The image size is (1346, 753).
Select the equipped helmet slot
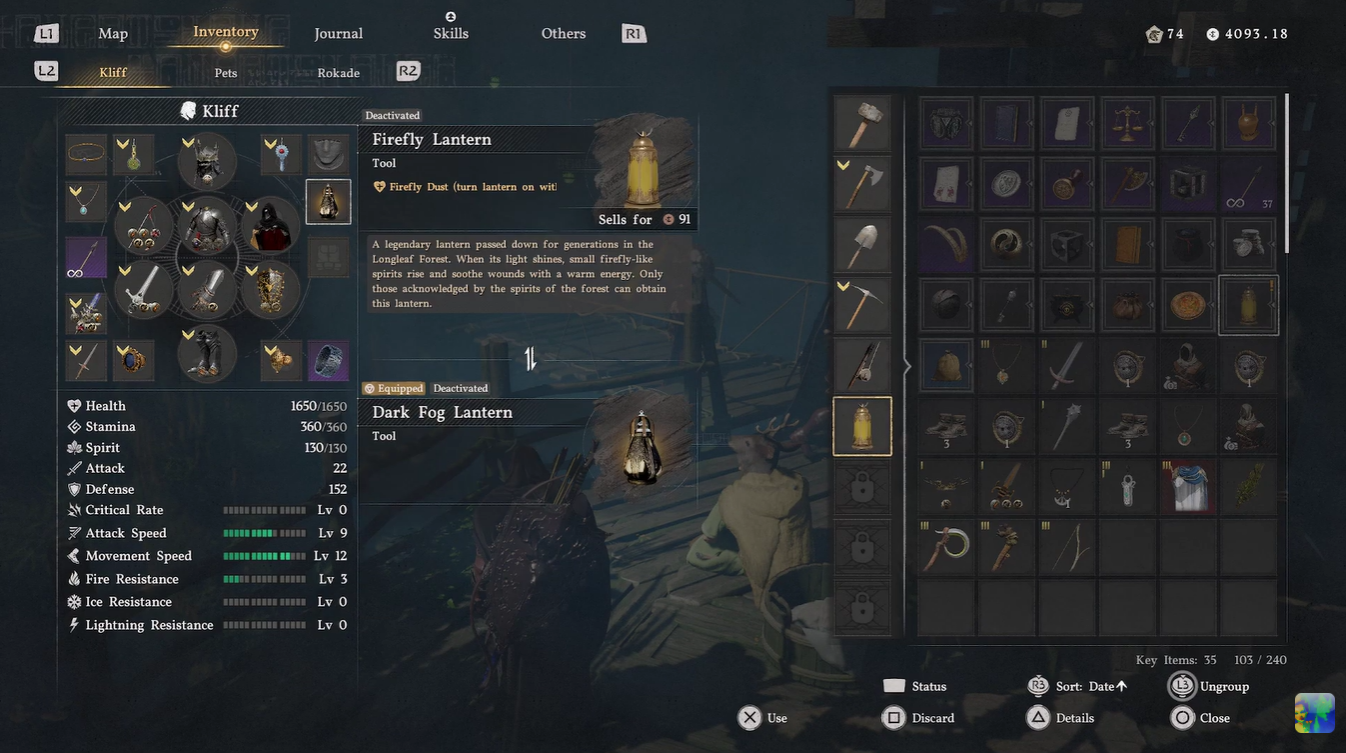pyautogui.click(x=207, y=161)
